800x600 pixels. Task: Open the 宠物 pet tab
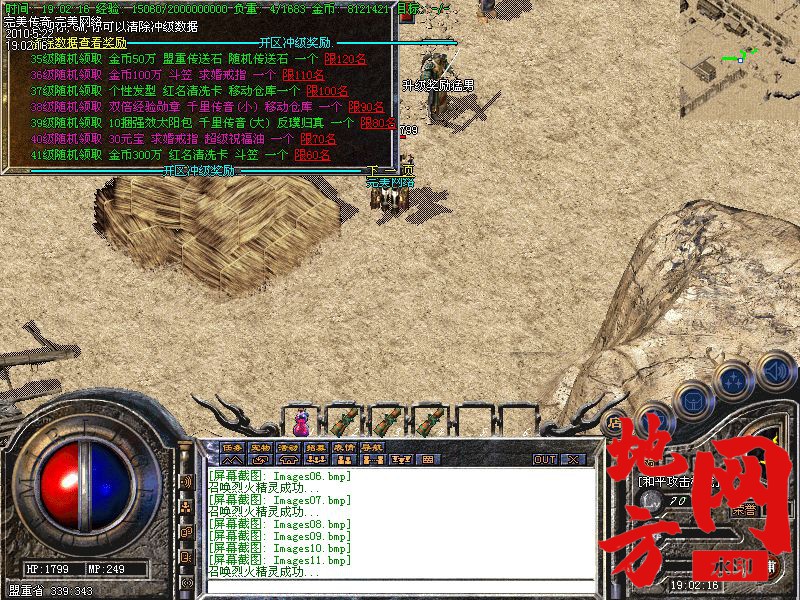pos(260,447)
